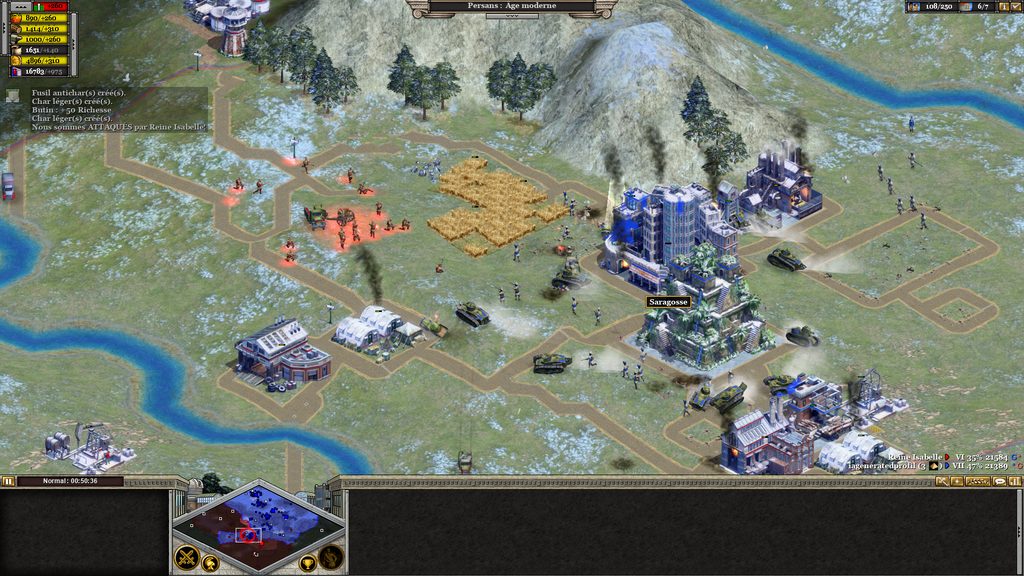This screenshot has height=576, width=1024.
Task: Click the plus-star button on the bottom bar
Action: 957,481
